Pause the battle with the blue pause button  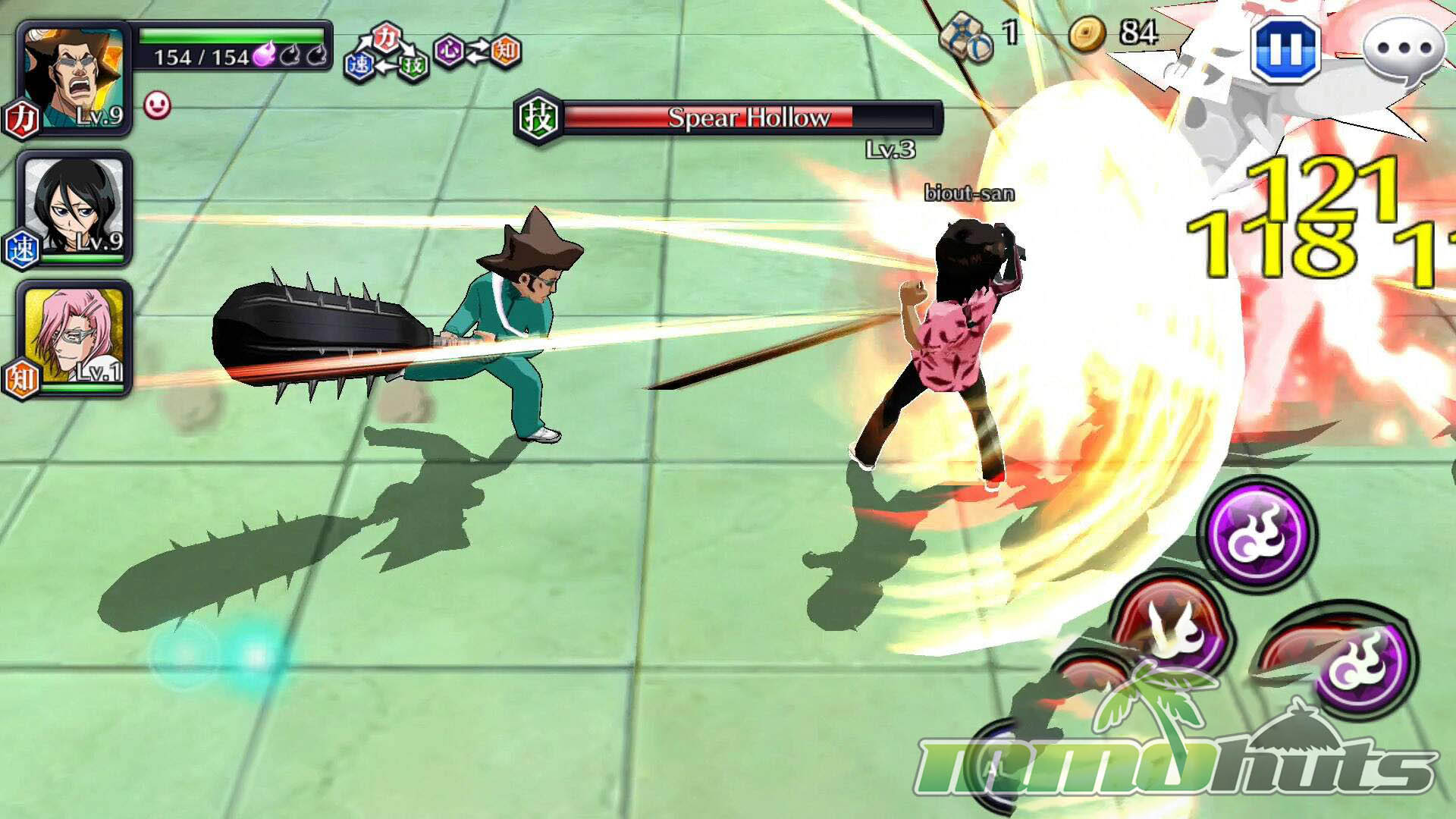[1285, 49]
